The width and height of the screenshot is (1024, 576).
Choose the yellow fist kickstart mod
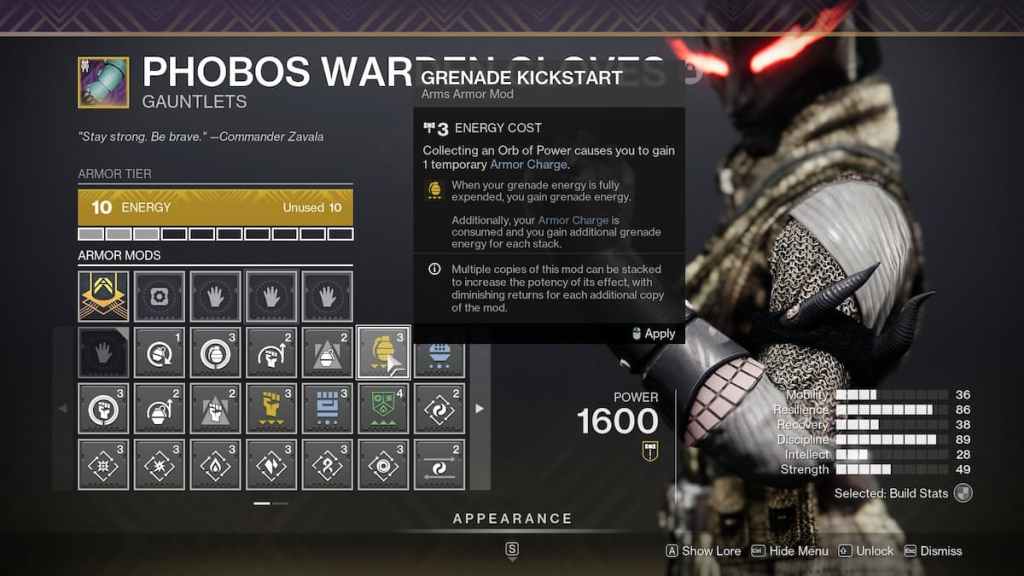pos(271,408)
